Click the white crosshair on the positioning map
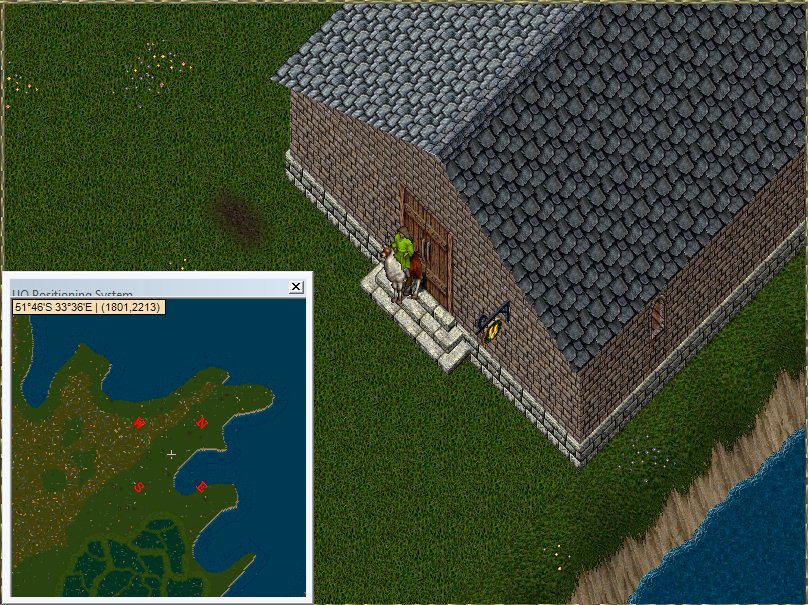Viewport: 808px width, 605px height. (x=171, y=454)
